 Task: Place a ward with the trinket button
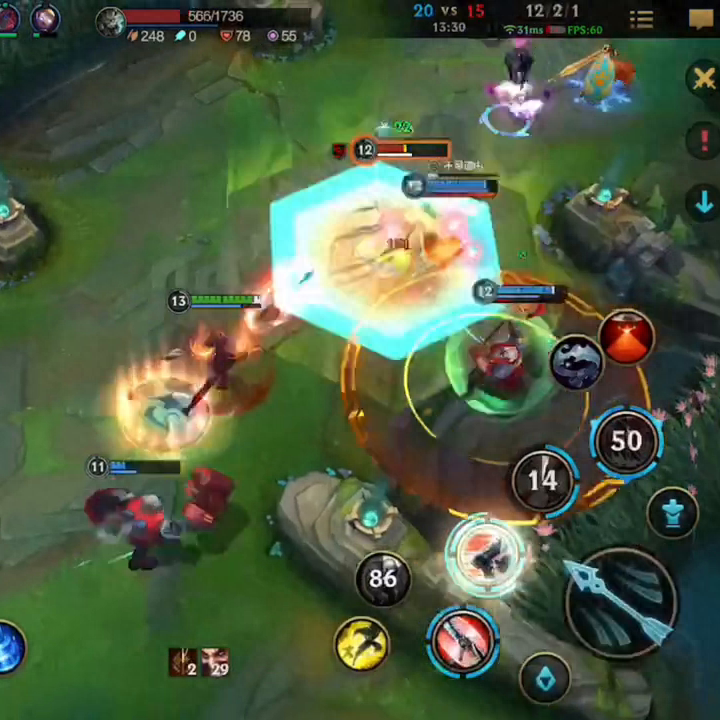pos(674,512)
